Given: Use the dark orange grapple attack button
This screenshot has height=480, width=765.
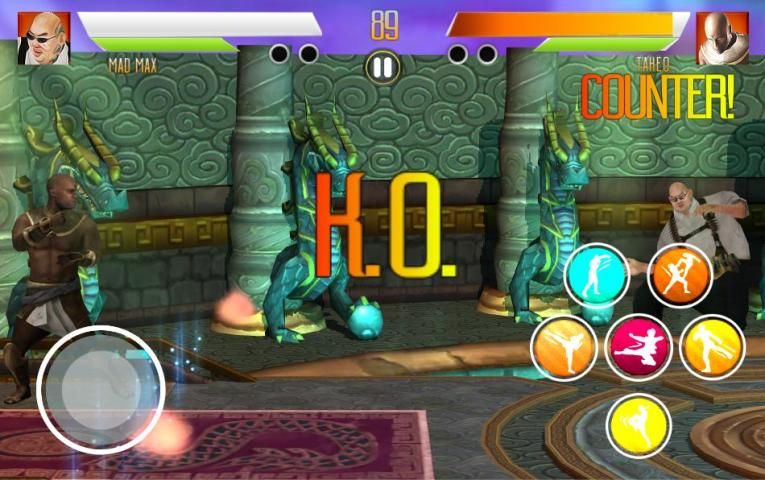Looking at the screenshot, I should coord(680,274).
